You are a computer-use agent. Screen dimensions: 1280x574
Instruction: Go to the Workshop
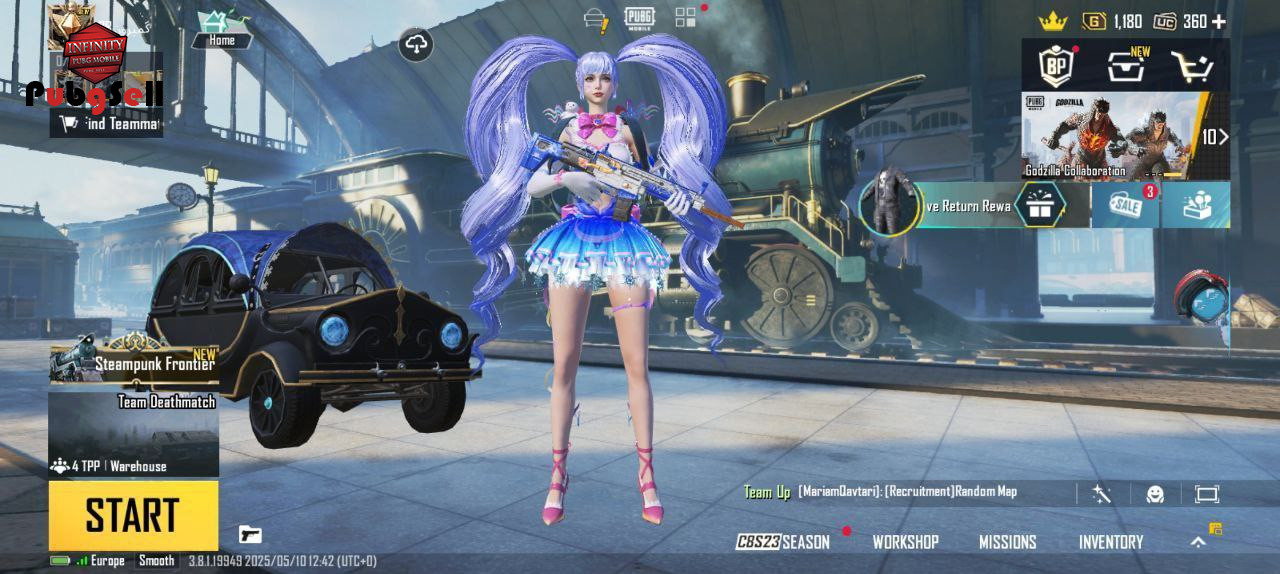(905, 542)
